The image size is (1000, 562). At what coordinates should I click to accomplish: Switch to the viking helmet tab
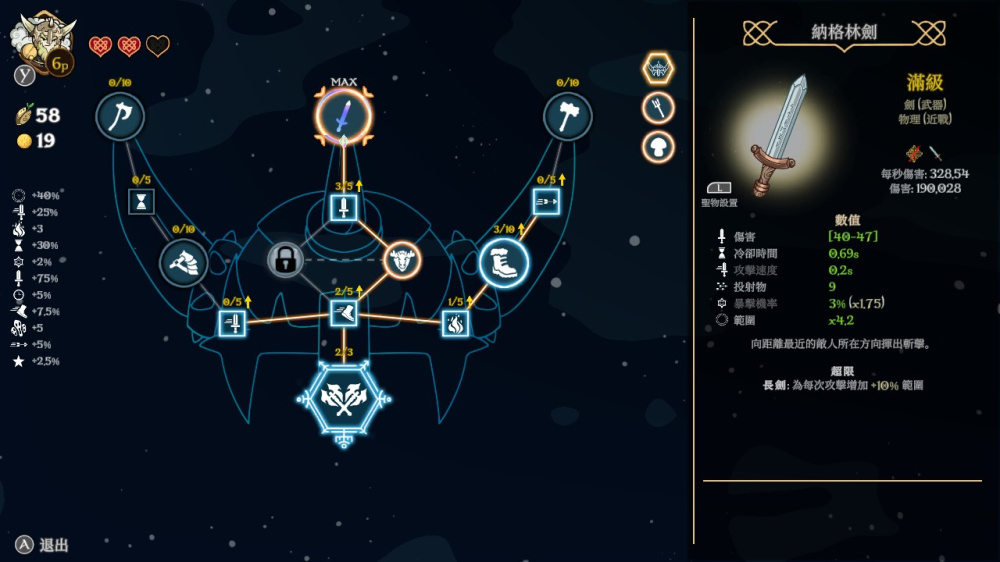tap(658, 69)
